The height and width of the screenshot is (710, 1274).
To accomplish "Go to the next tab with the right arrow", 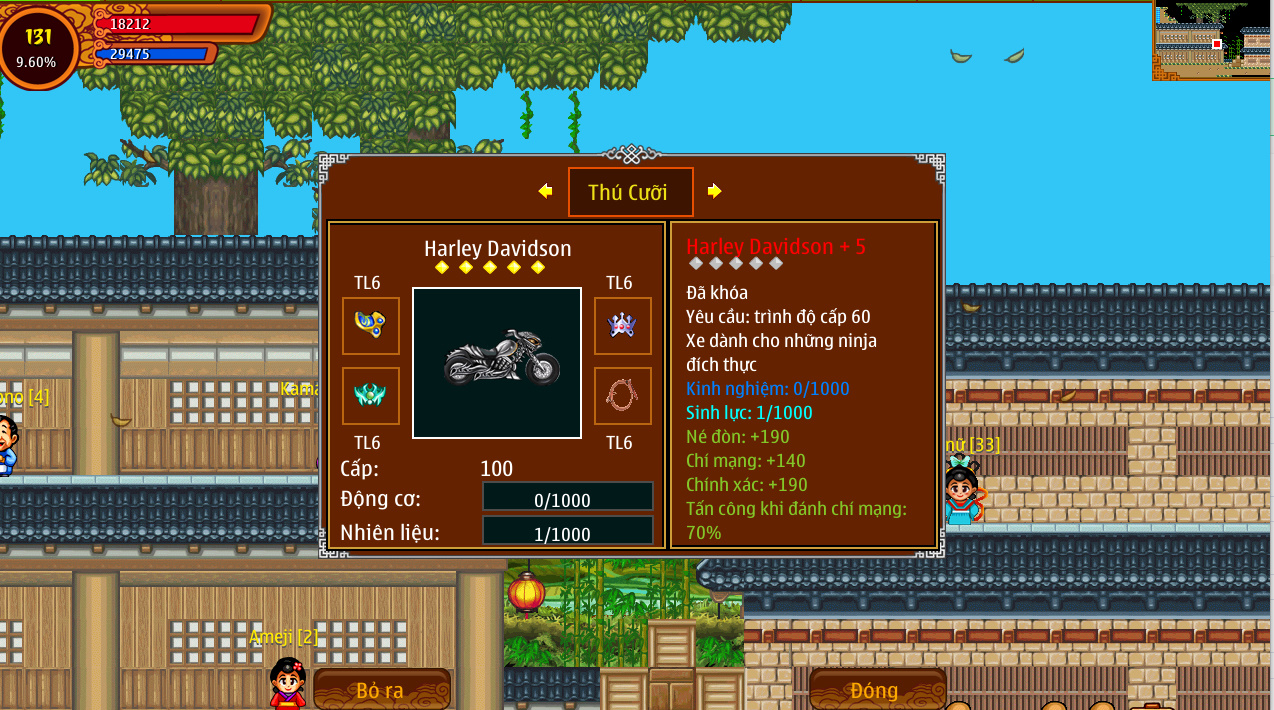I will [714, 191].
